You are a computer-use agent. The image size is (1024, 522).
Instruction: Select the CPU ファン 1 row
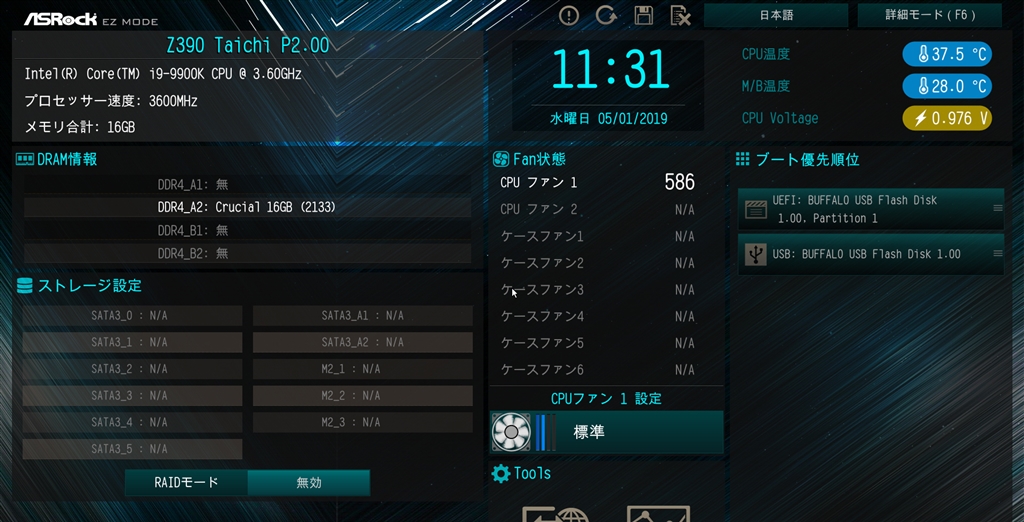597,182
